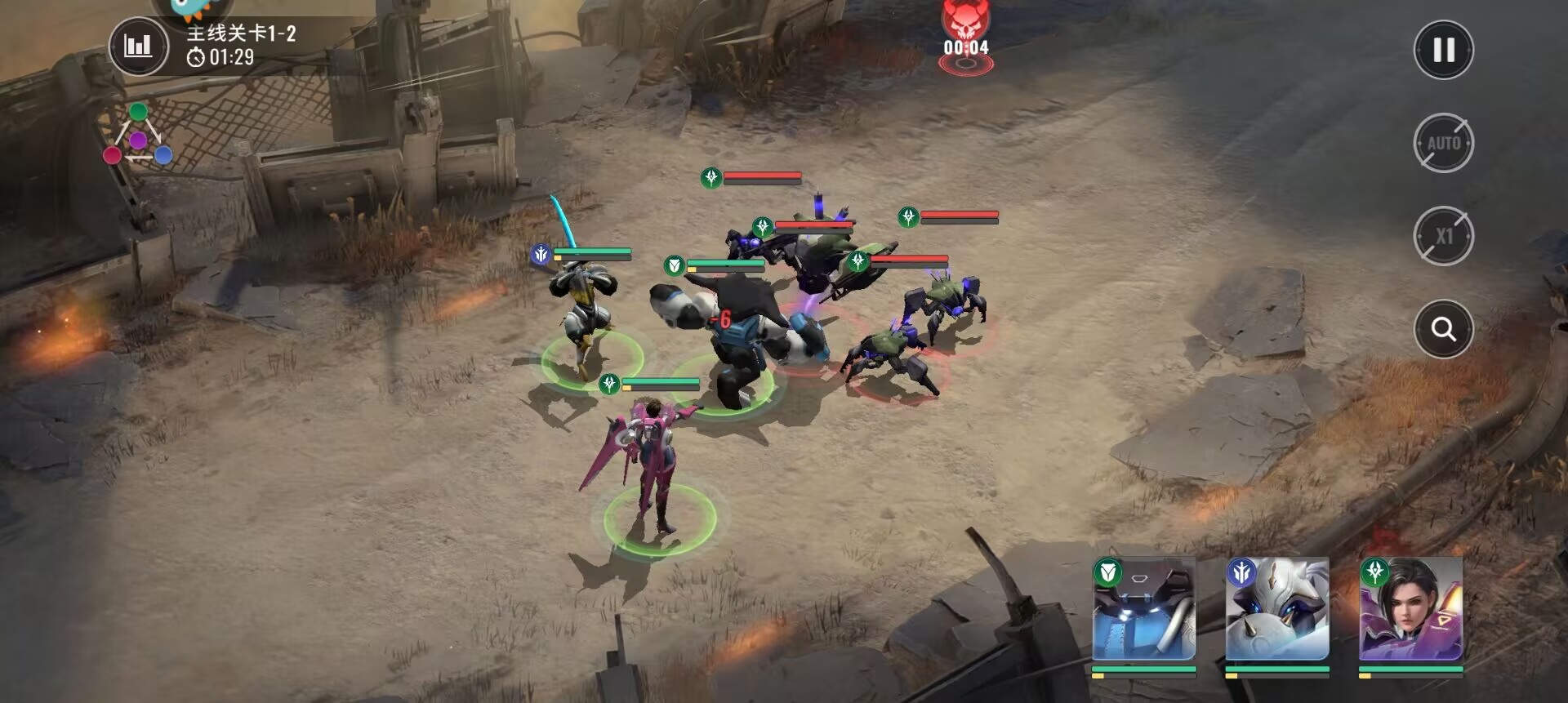
Task: Pause the battle
Action: (x=1443, y=50)
